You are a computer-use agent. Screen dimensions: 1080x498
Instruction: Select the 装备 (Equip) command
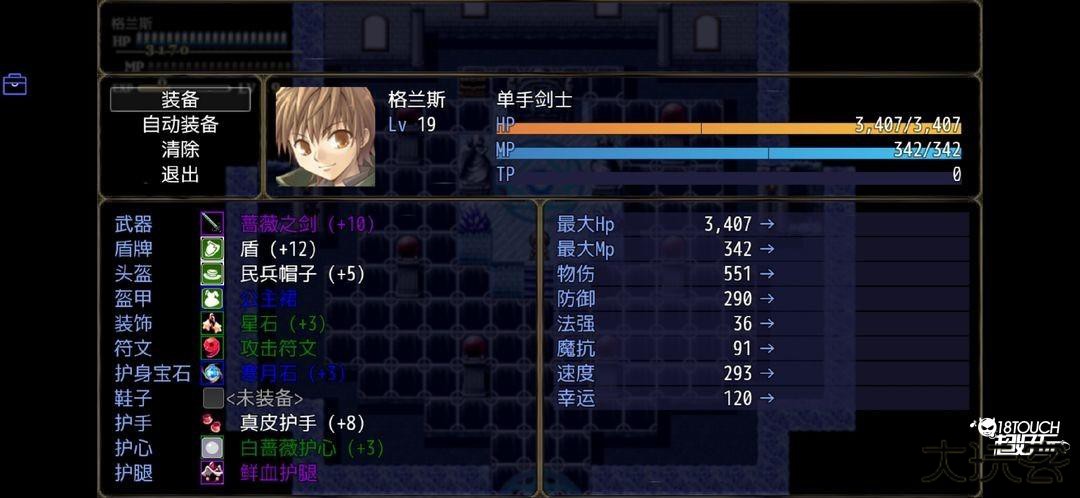pyautogui.click(x=180, y=100)
